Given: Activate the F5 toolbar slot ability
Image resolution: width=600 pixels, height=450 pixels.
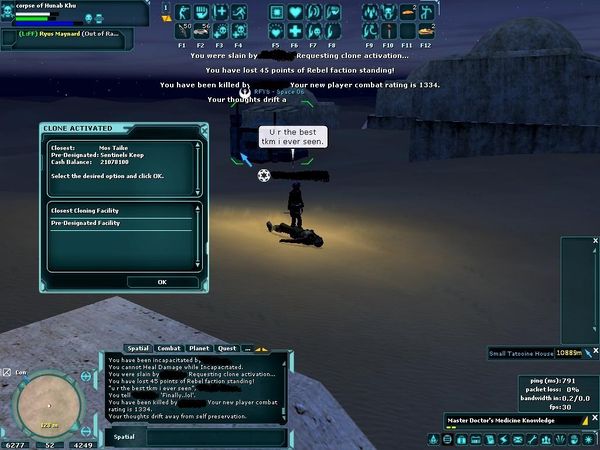Looking at the screenshot, I should tap(277, 31).
